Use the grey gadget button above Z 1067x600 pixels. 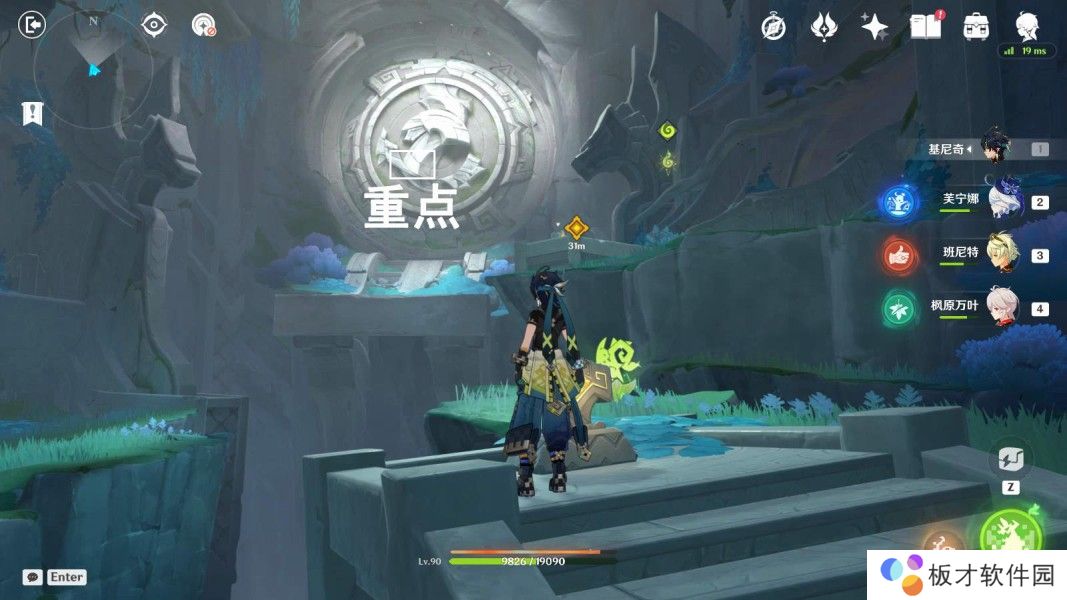1010,459
